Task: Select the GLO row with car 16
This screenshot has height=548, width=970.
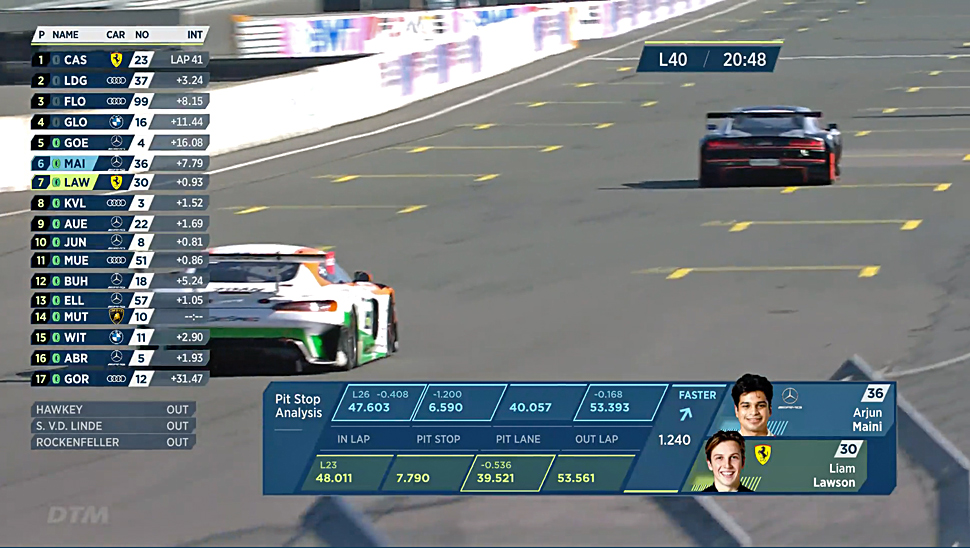Action: [x=120, y=122]
